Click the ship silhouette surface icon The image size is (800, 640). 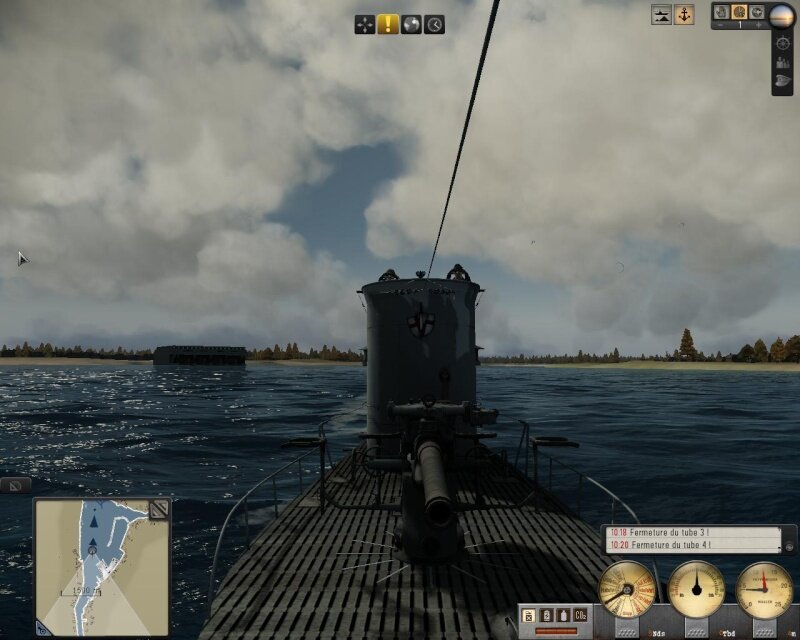661,15
